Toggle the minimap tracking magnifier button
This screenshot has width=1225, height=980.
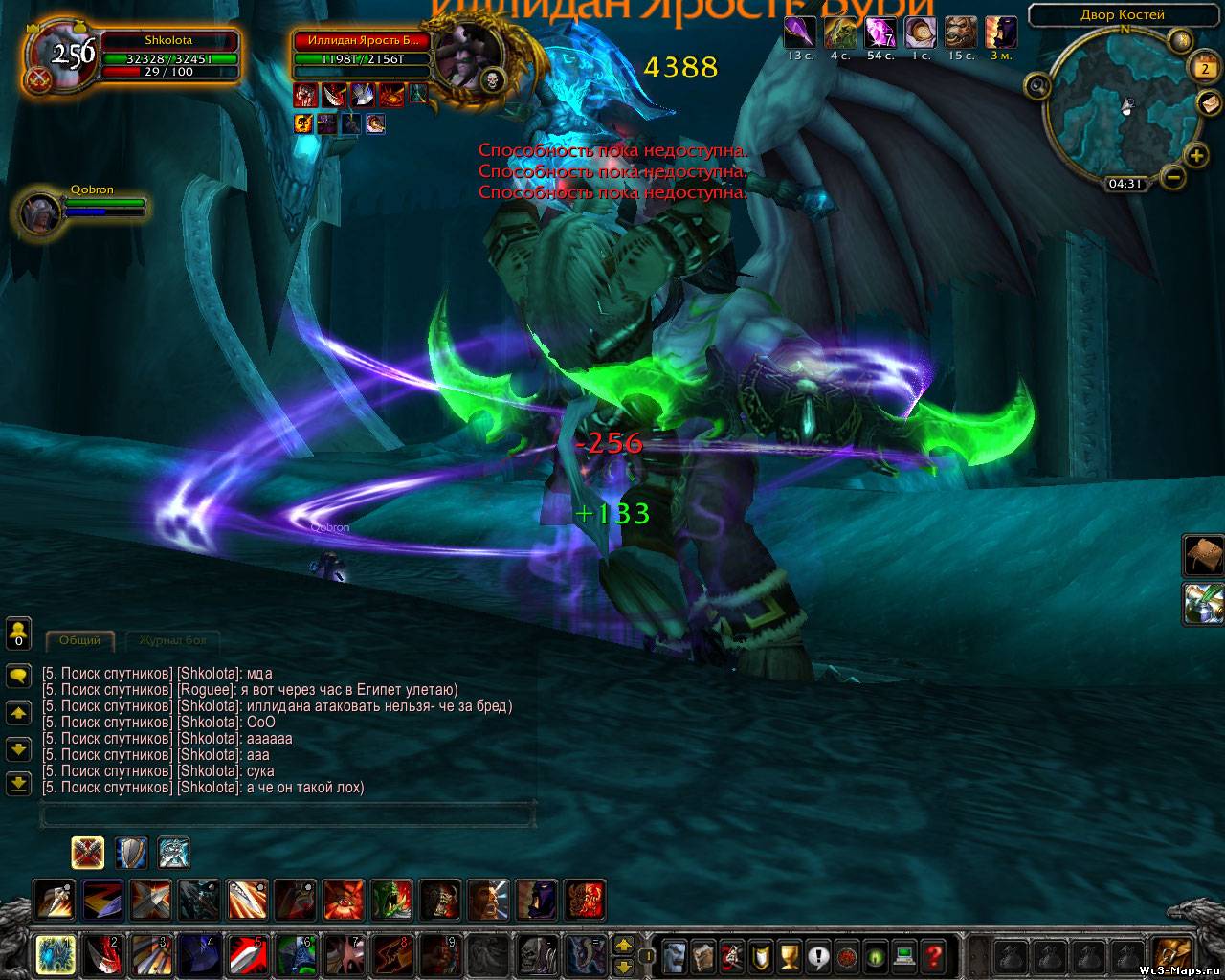[1037, 87]
